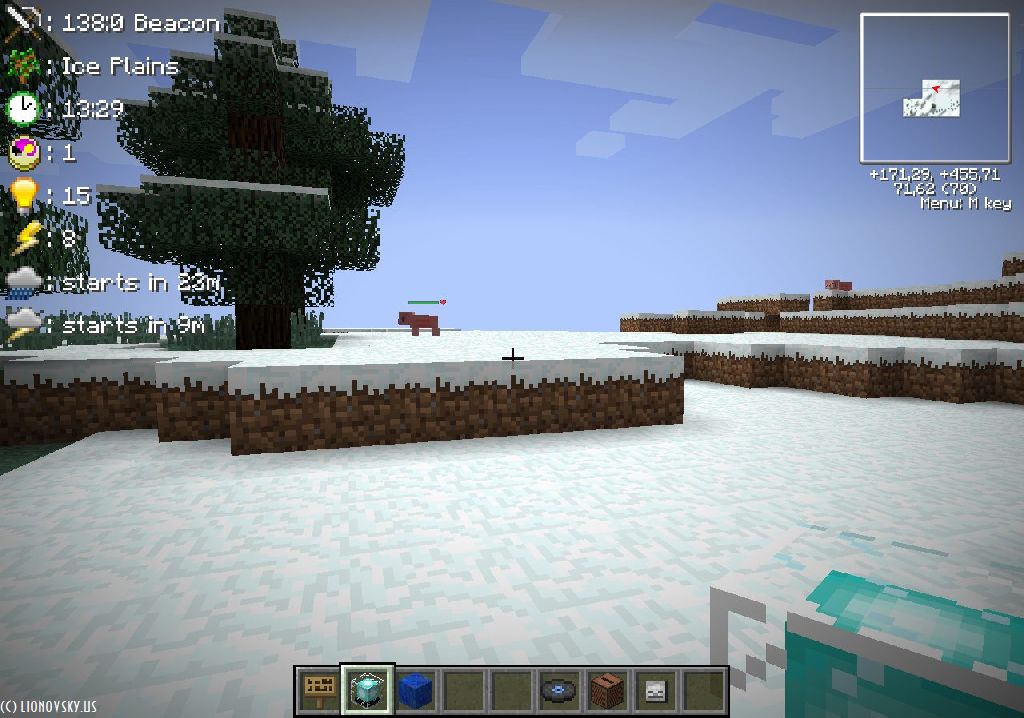This screenshot has height=718, width=1024.
Task: Select the beacon block hotbar slot
Action: [367, 690]
